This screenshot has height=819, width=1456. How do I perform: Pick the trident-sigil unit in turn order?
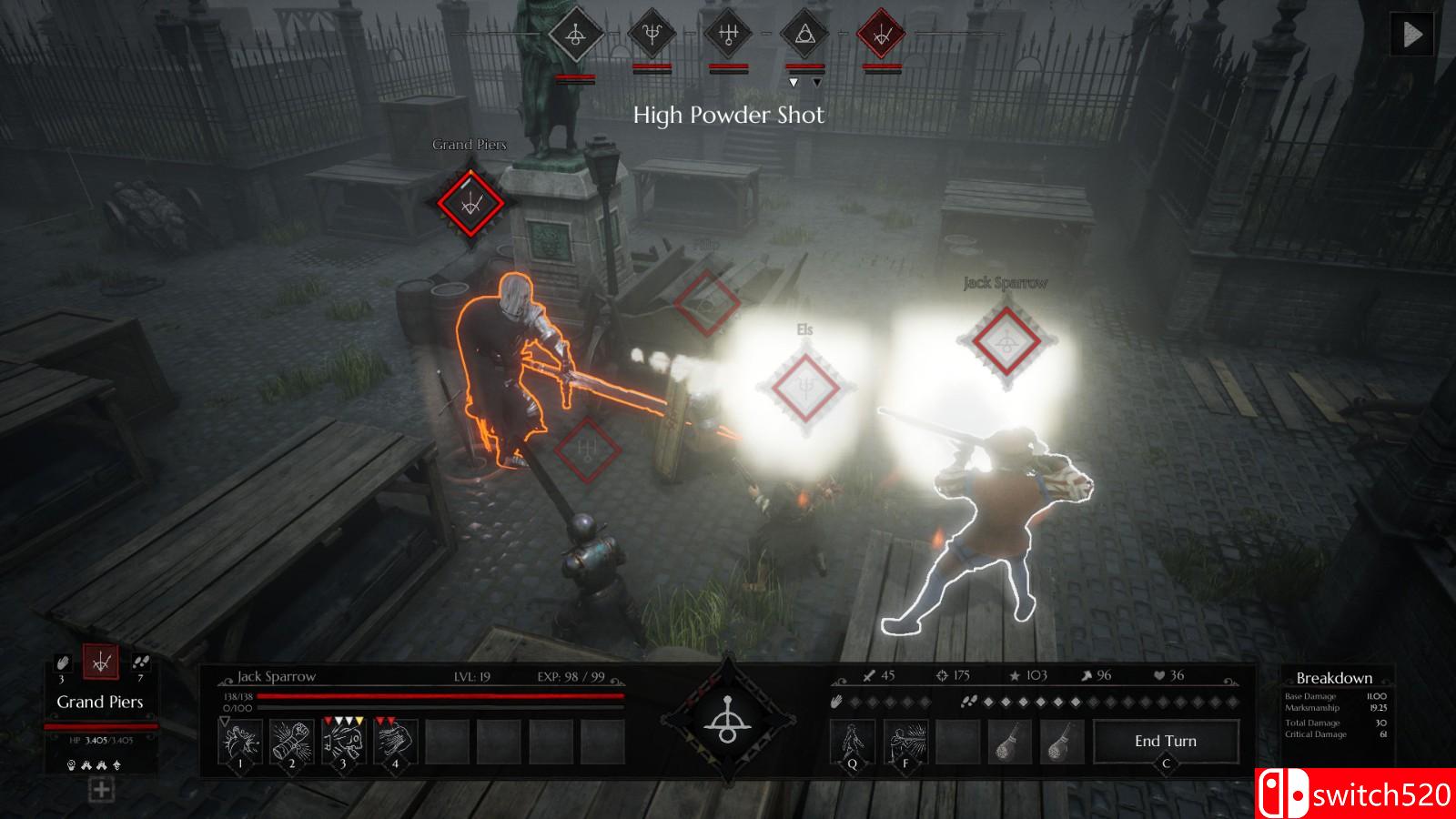click(652, 36)
